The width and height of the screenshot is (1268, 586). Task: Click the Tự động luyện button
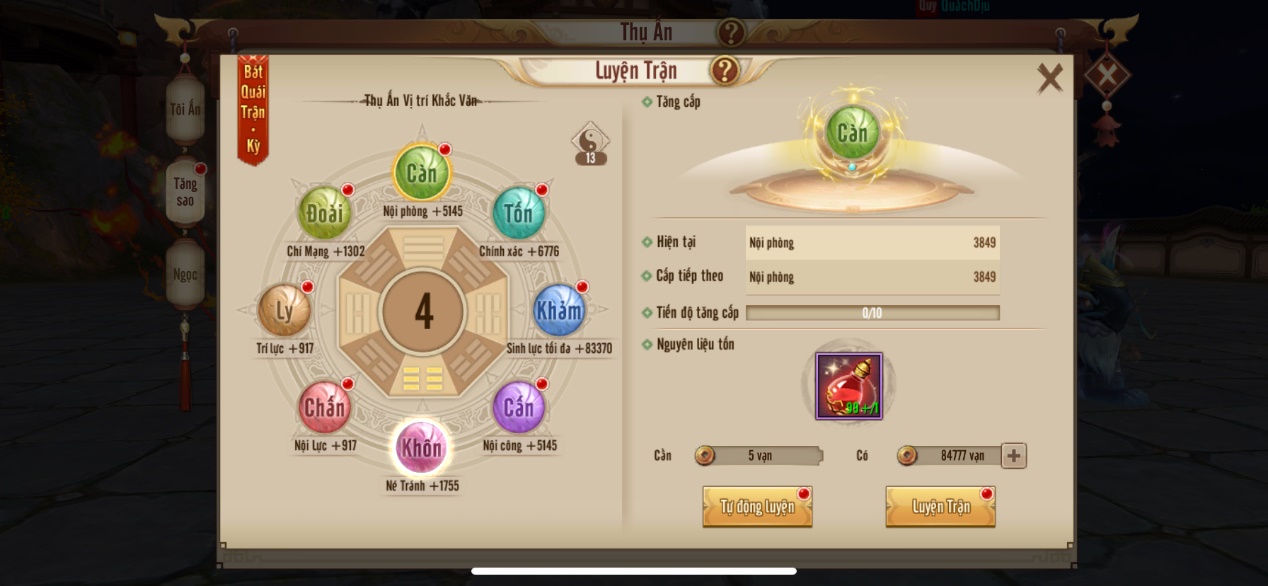(x=757, y=507)
